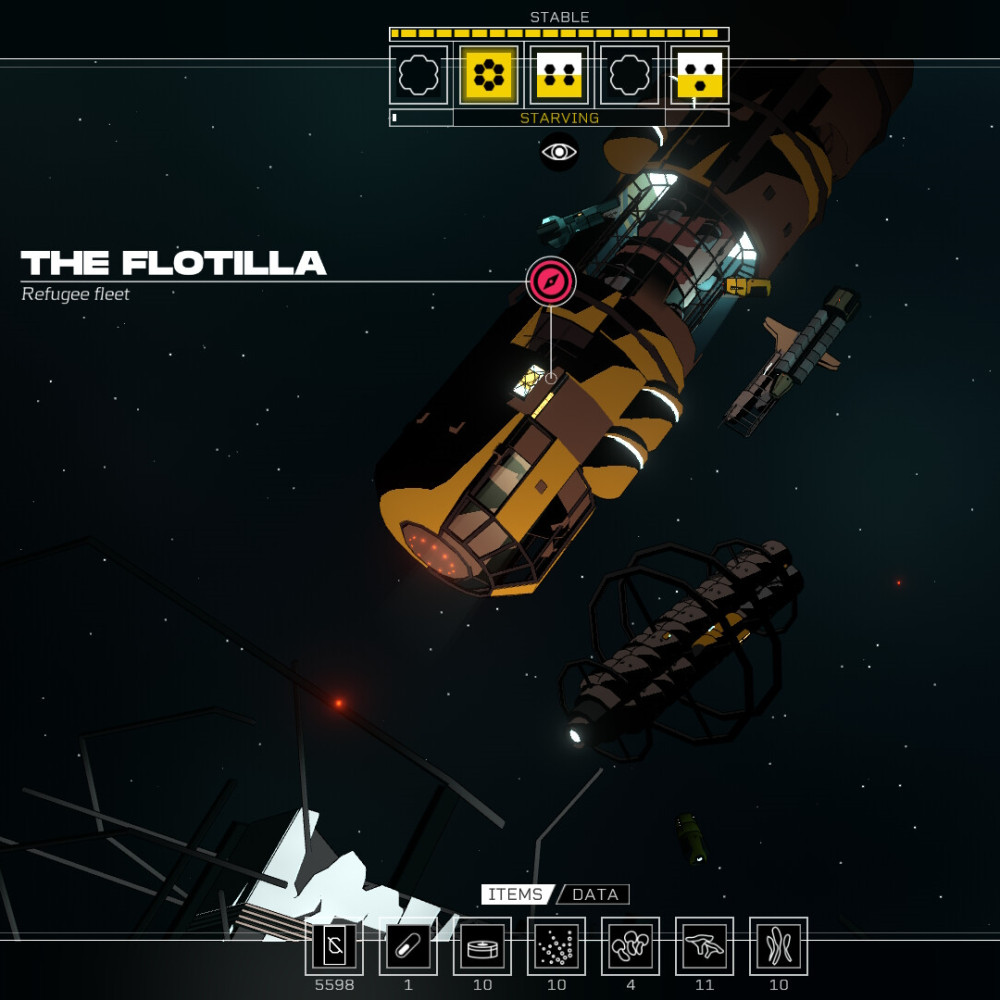The image size is (1000, 1000).
Task: Open the scattered spores item slot
Action: pyautogui.click(x=556, y=946)
